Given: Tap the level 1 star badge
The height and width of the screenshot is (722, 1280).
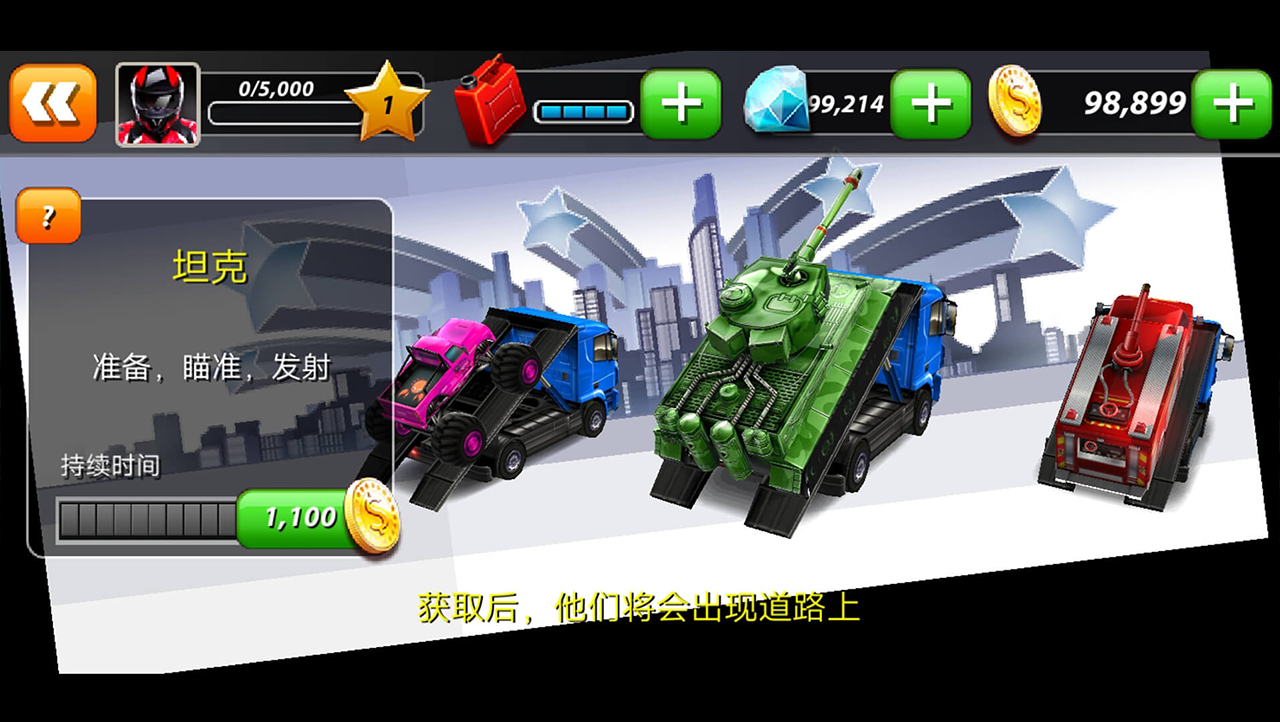Looking at the screenshot, I should point(390,100).
